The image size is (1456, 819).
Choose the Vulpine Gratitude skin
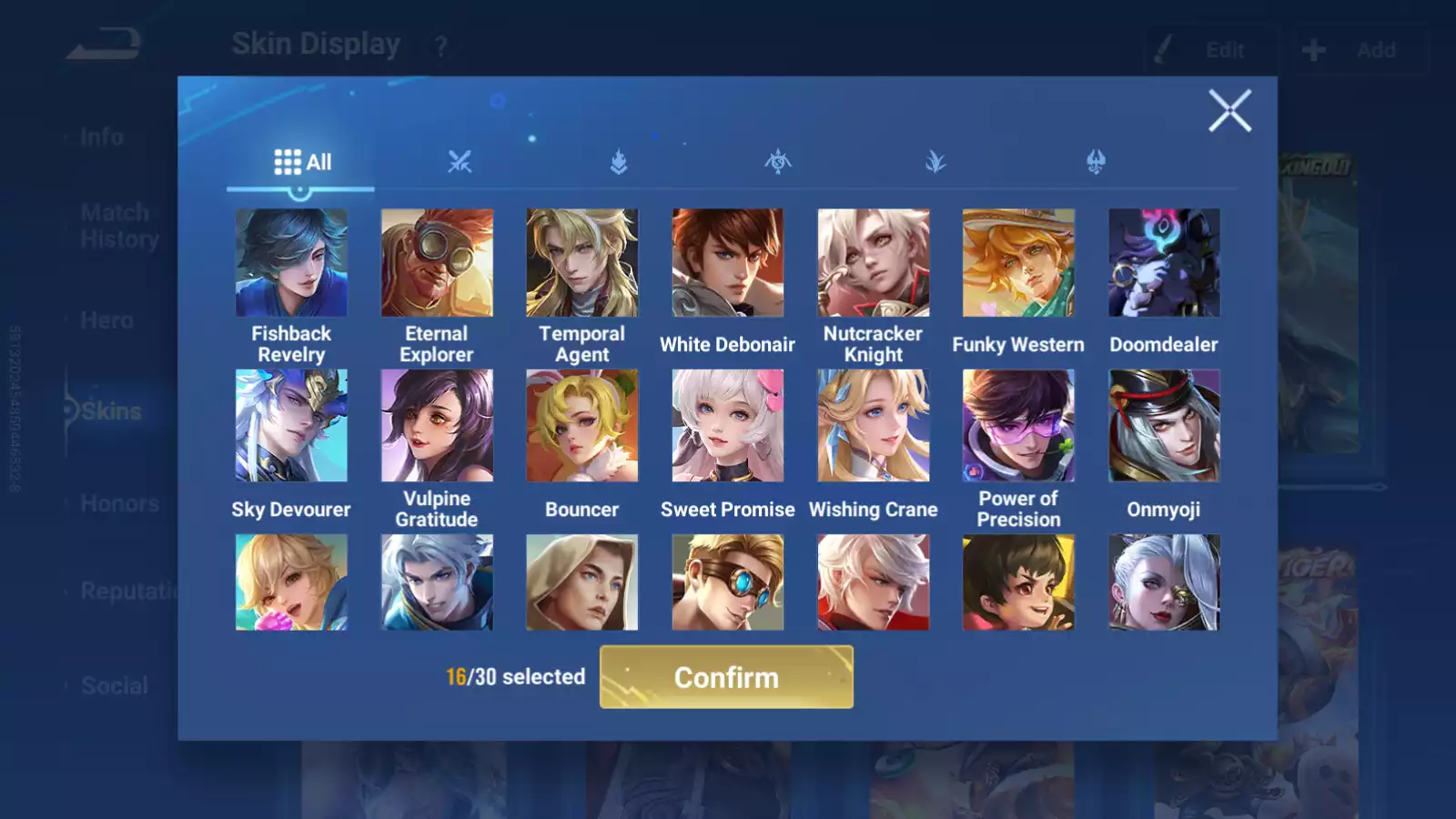[x=437, y=425]
